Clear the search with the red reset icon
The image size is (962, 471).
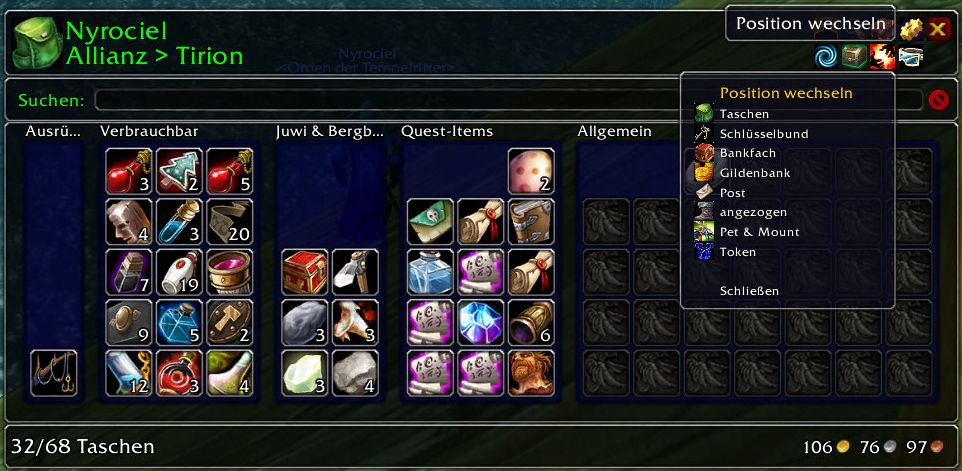coord(938,100)
